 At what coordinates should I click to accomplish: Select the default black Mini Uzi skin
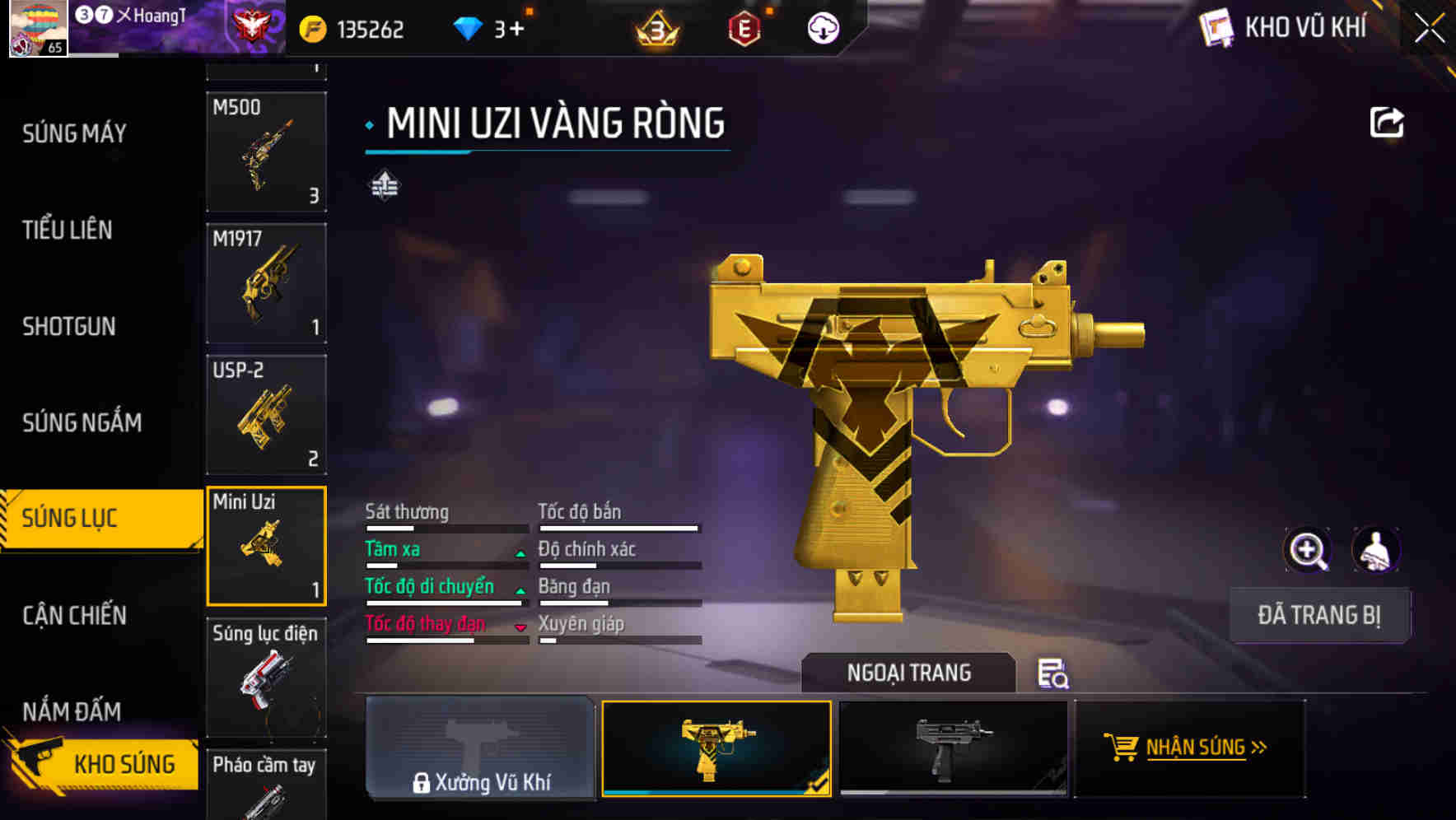(953, 748)
